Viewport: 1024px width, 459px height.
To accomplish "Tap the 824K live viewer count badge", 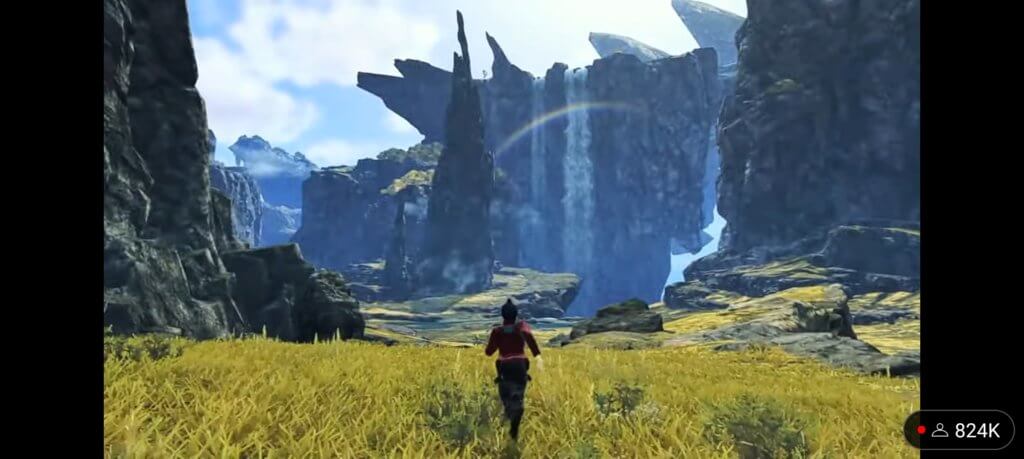I will click(958, 430).
